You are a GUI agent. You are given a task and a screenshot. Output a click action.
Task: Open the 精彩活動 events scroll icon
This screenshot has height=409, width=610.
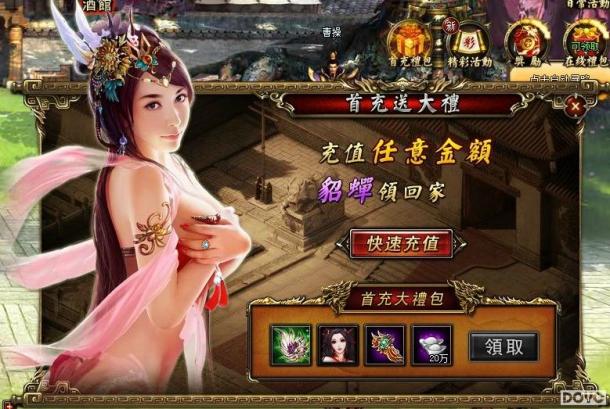[x=468, y=40]
